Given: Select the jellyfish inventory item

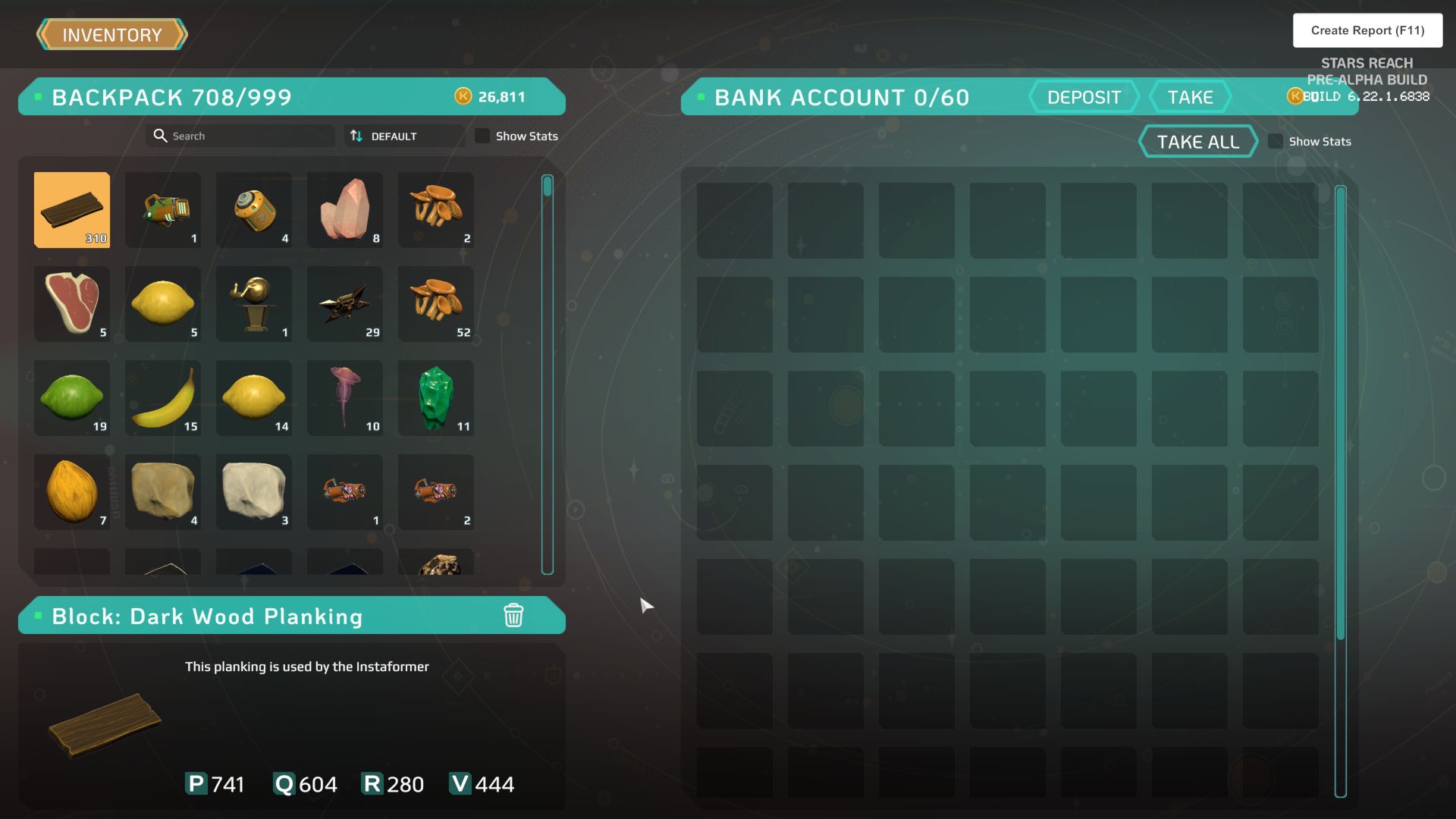Looking at the screenshot, I should pos(344,397).
